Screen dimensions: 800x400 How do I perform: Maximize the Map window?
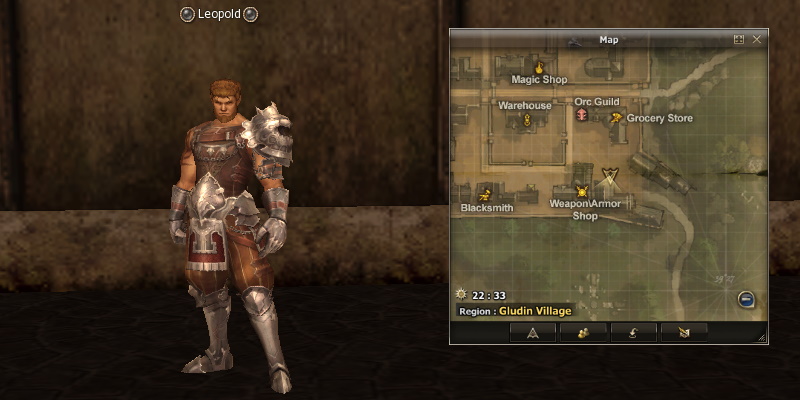pos(739,40)
